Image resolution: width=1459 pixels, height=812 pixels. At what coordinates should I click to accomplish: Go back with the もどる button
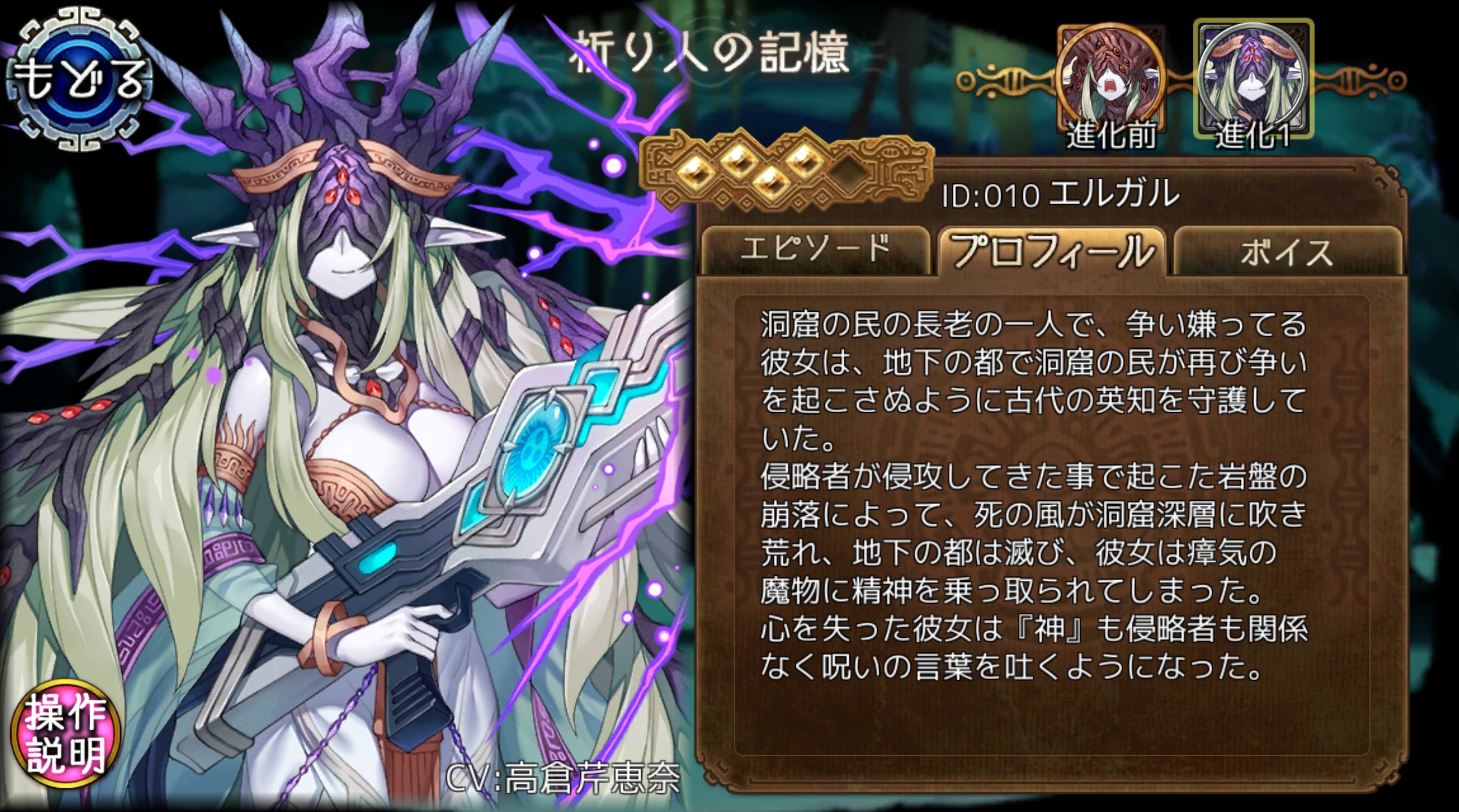pyautogui.click(x=78, y=78)
